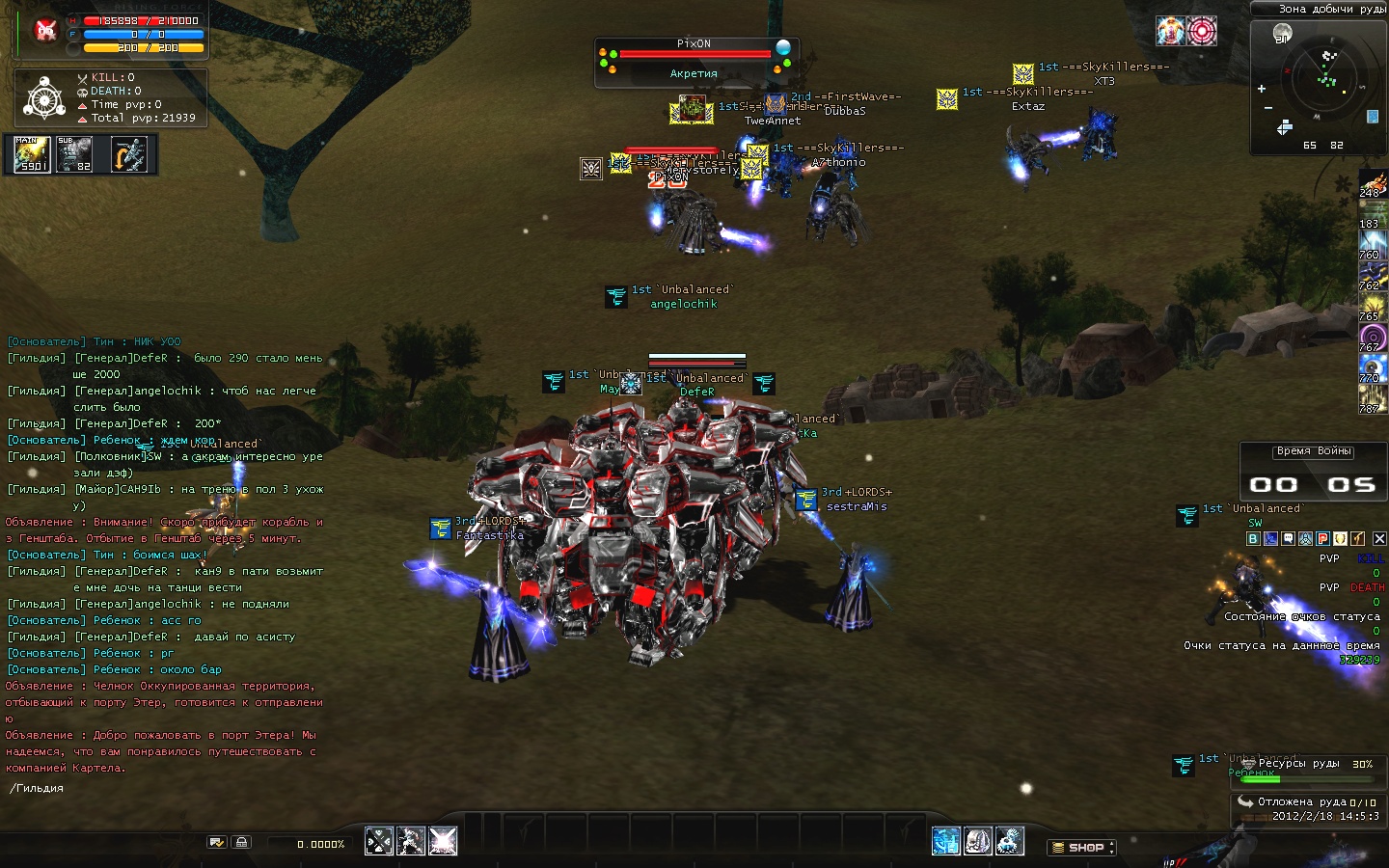
Task: Select the B icon in status toolbar
Action: pos(1253,539)
